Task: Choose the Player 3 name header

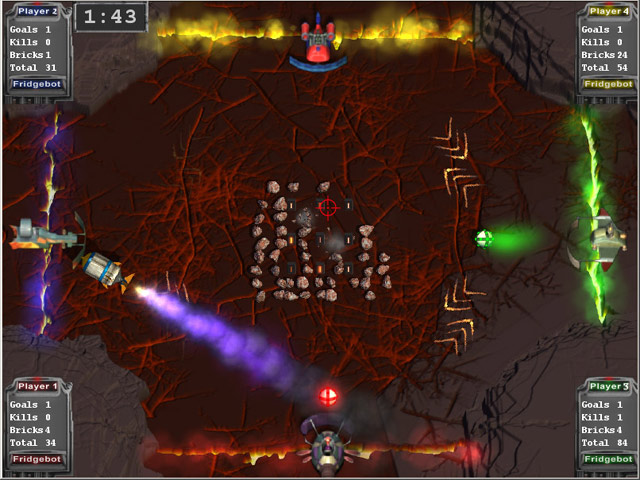Action: 608,385
